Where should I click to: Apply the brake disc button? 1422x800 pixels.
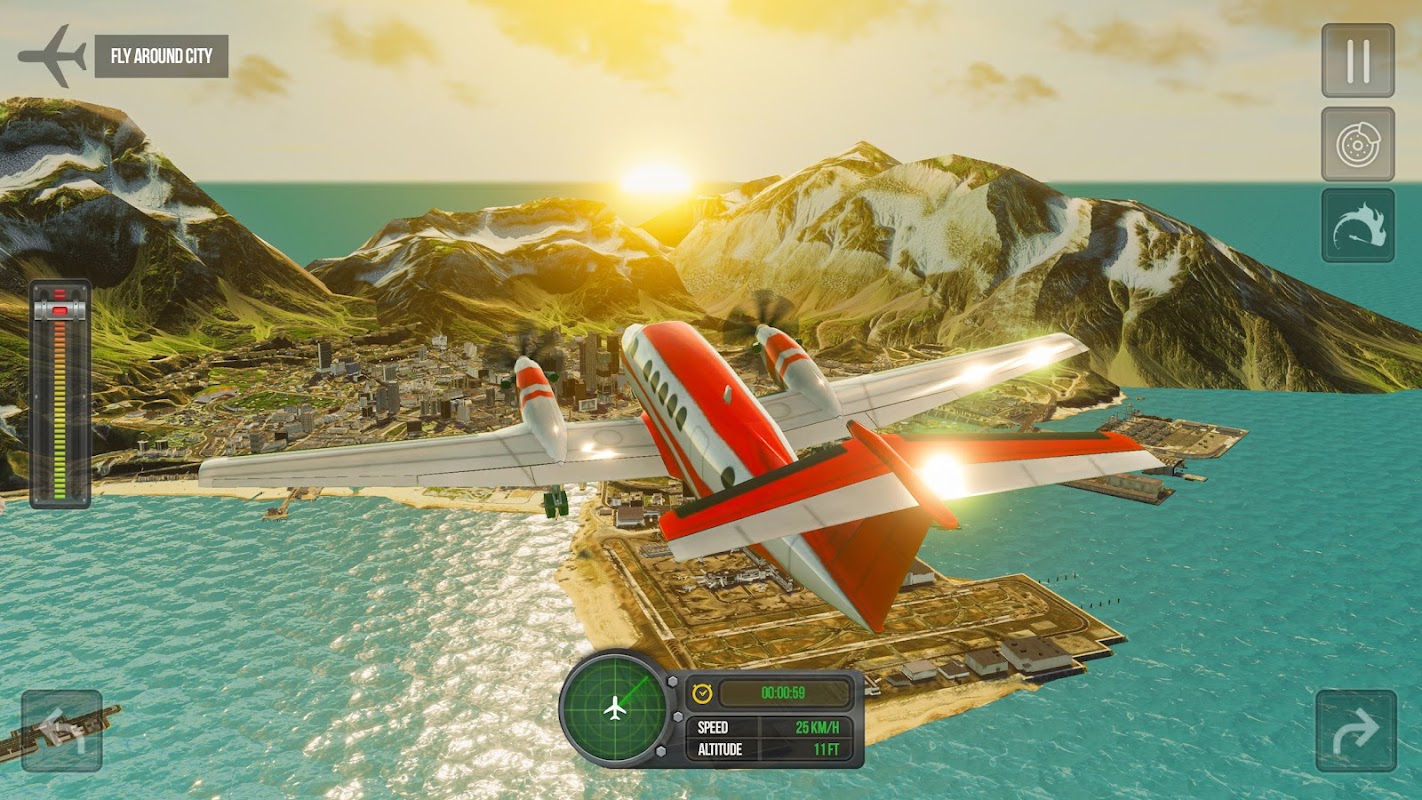click(x=1357, y=144)
